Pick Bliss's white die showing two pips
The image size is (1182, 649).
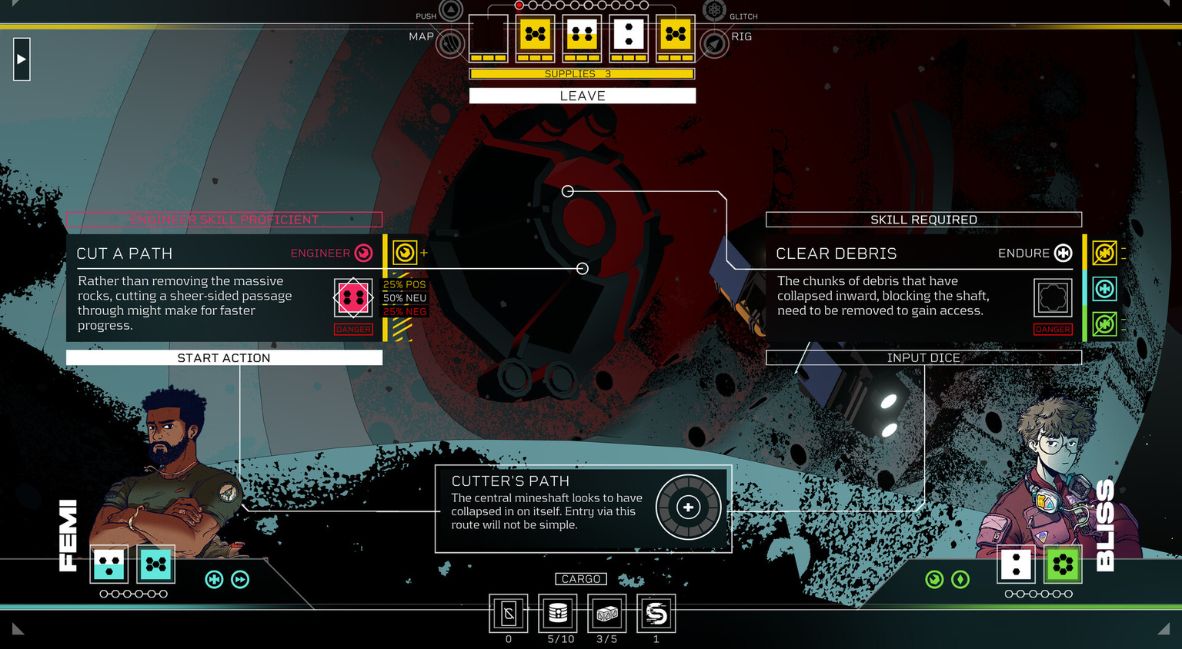[1016, 564]
